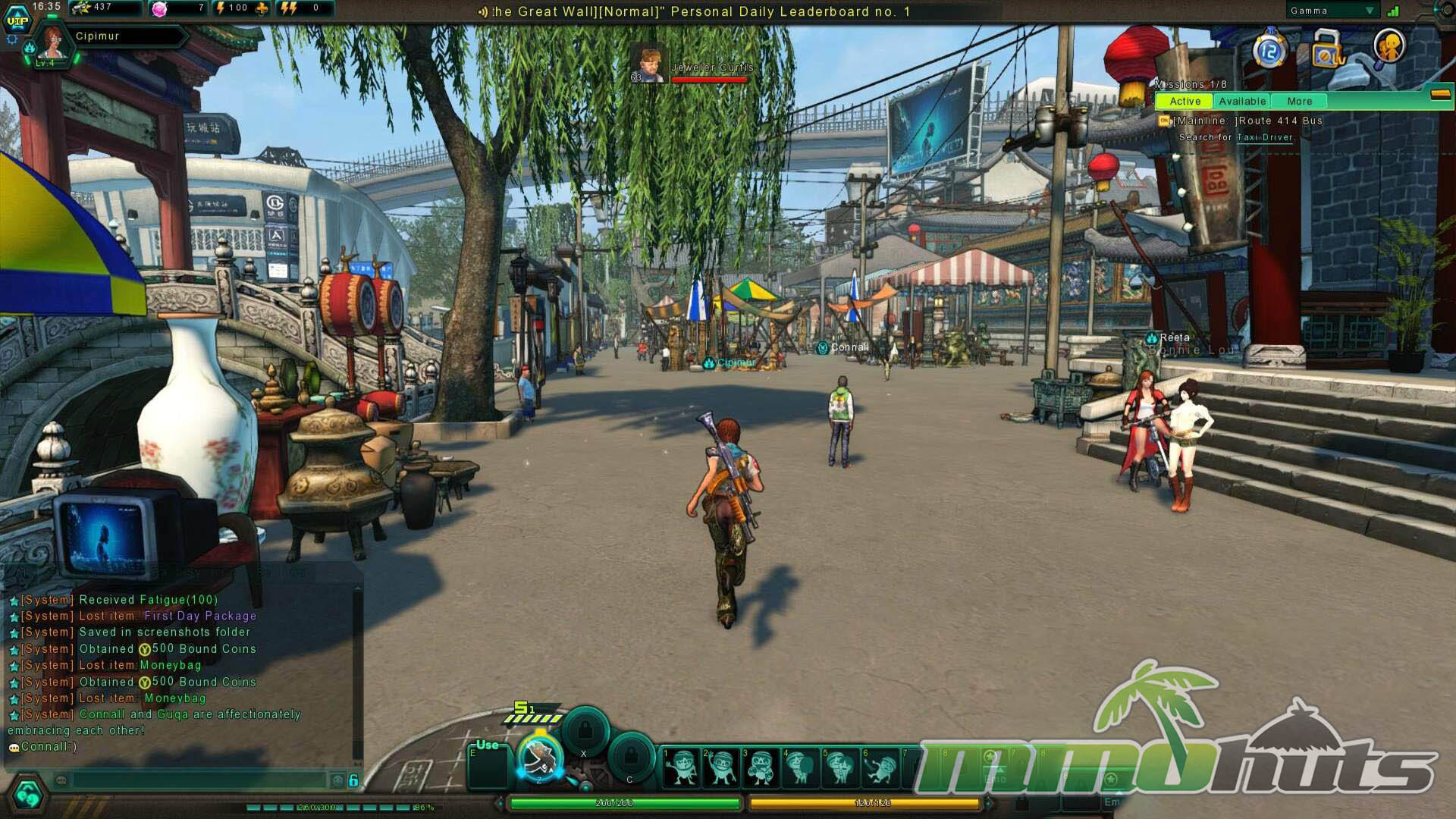The height and width of the screenshot is (819, 1456).
Task: Click the hexagonal button left of chat input
Action: pos(28,794)
